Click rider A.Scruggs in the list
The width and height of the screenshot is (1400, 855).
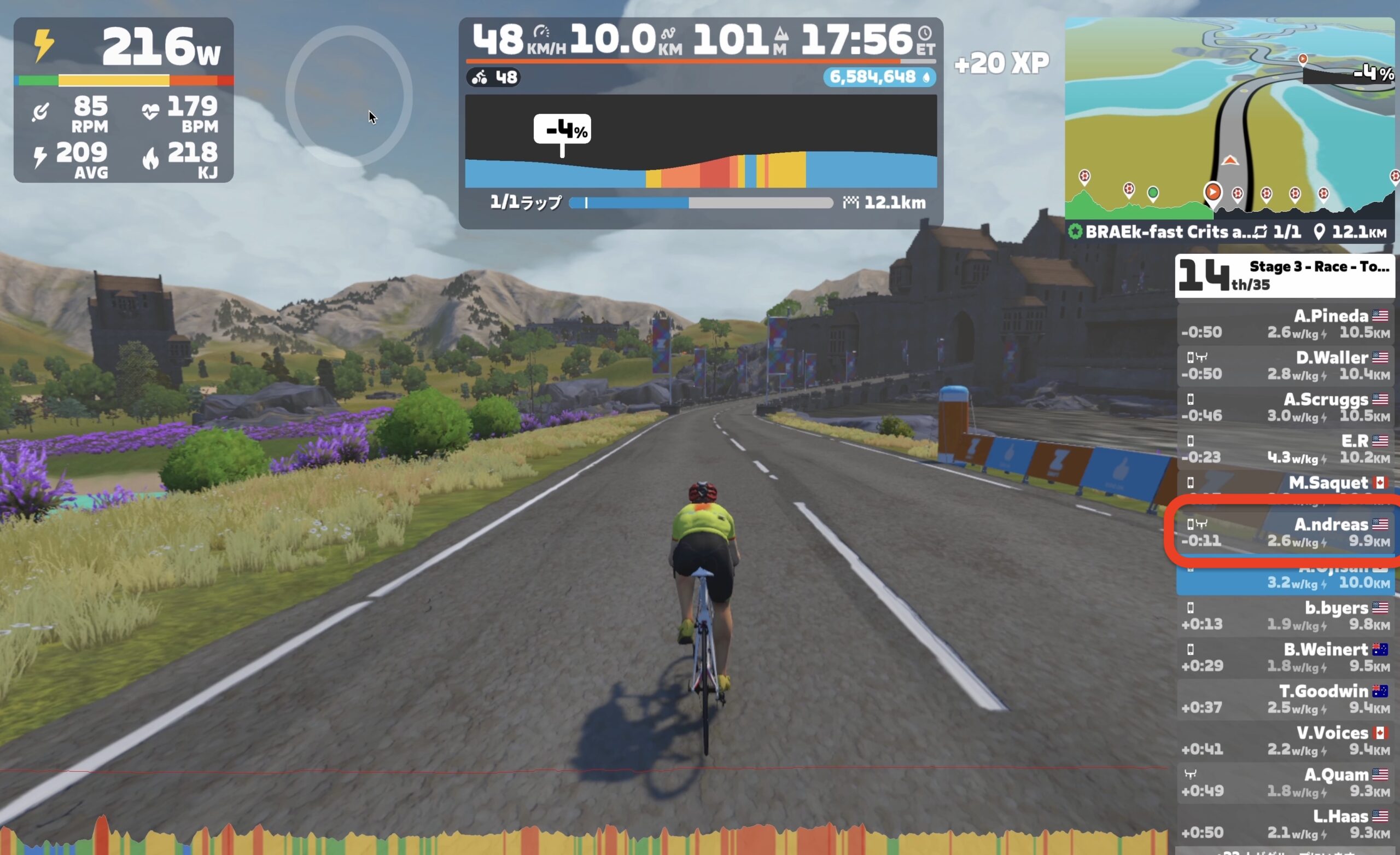click(1285, 407)
